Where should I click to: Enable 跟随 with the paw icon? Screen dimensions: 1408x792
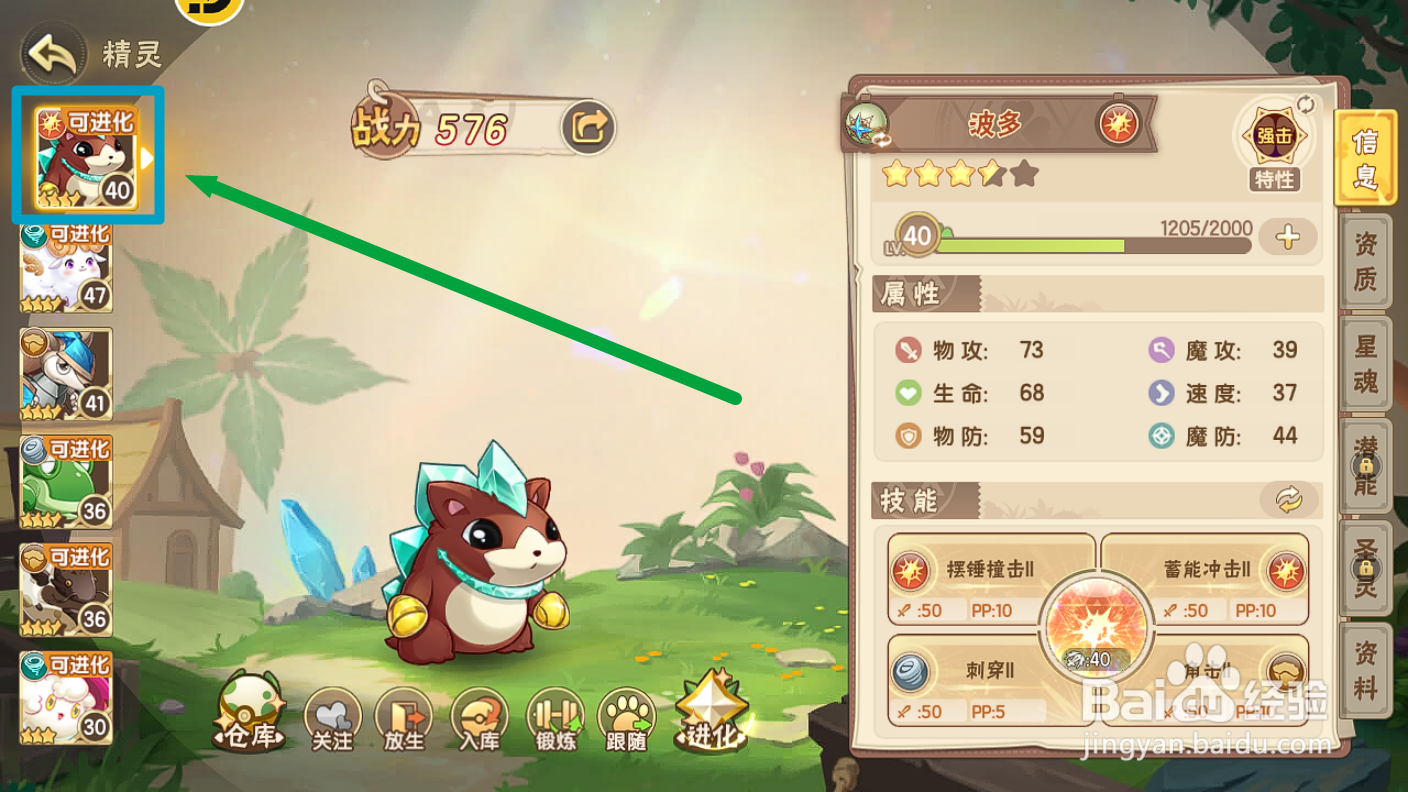pos(626,715)
